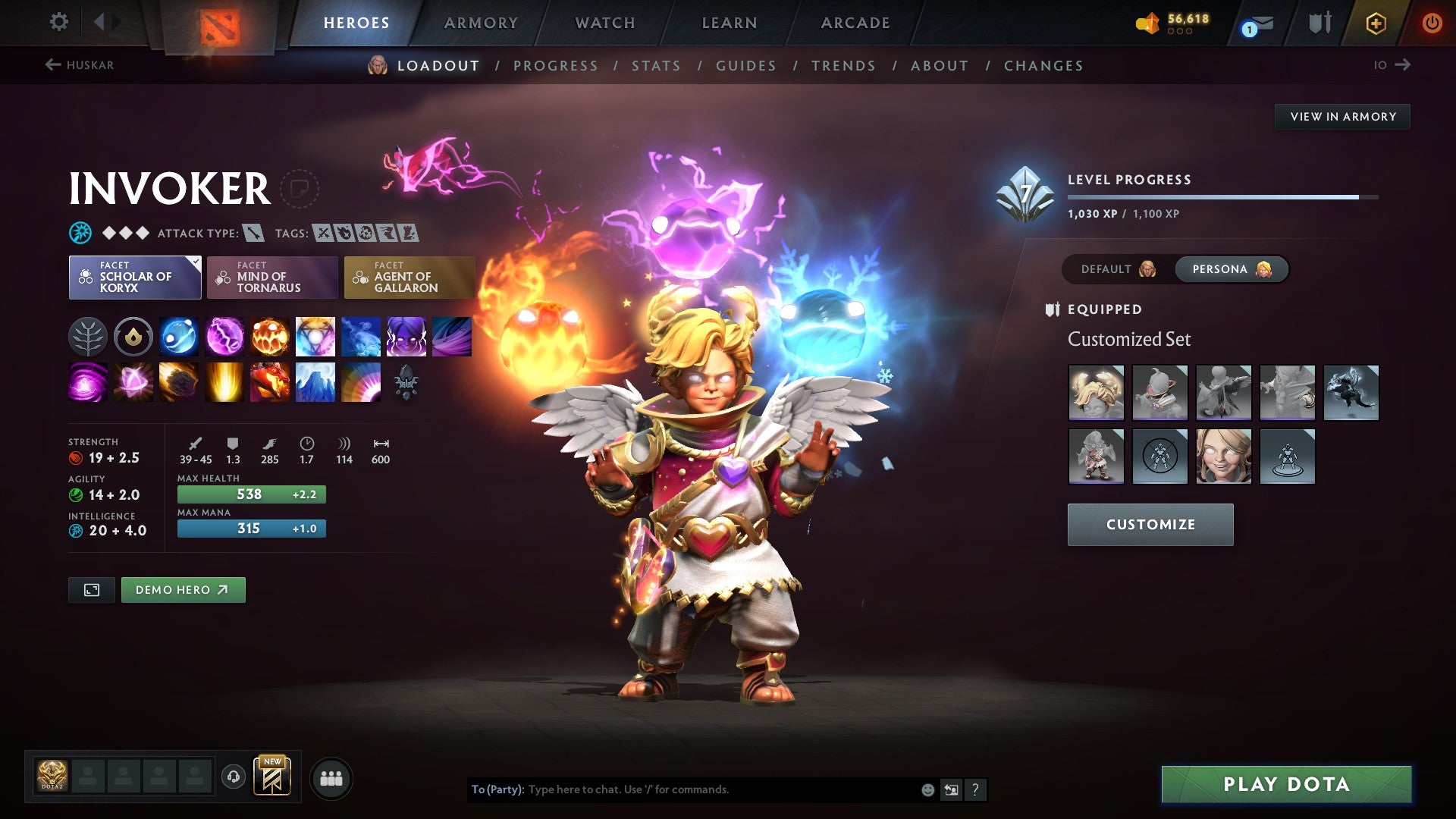Select the Exort orb ability icon
Image resolution: width=1456 pixels, height=819 pixels.
[269, 337]
